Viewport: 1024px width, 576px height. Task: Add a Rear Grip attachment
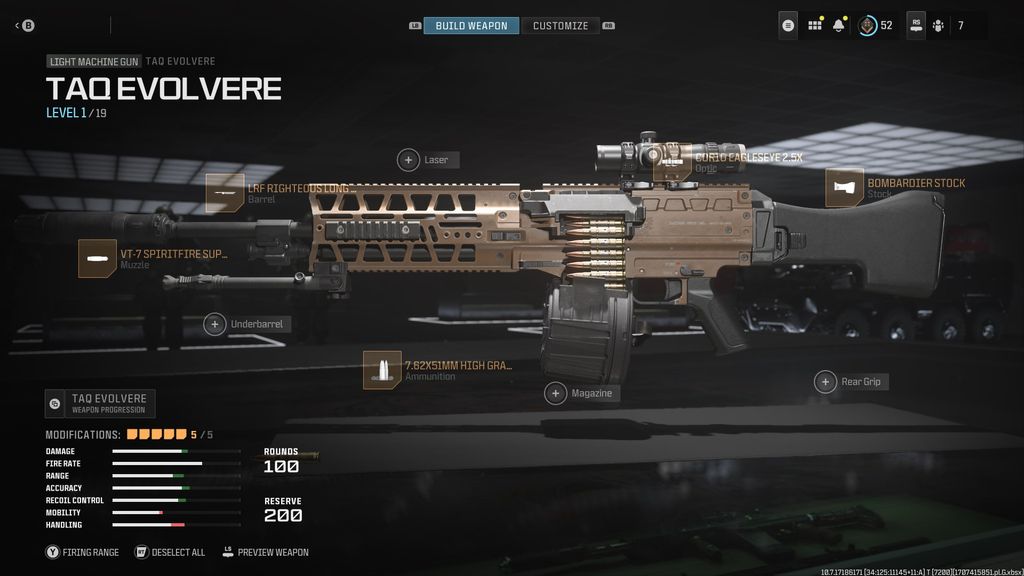[x=825, y=382]
